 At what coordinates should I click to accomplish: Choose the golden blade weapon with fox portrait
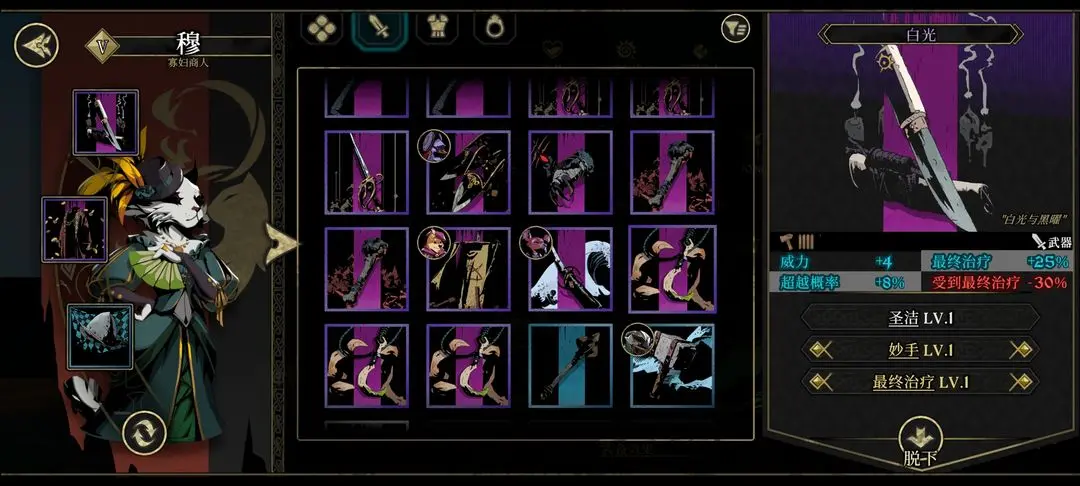pos(468,269)
